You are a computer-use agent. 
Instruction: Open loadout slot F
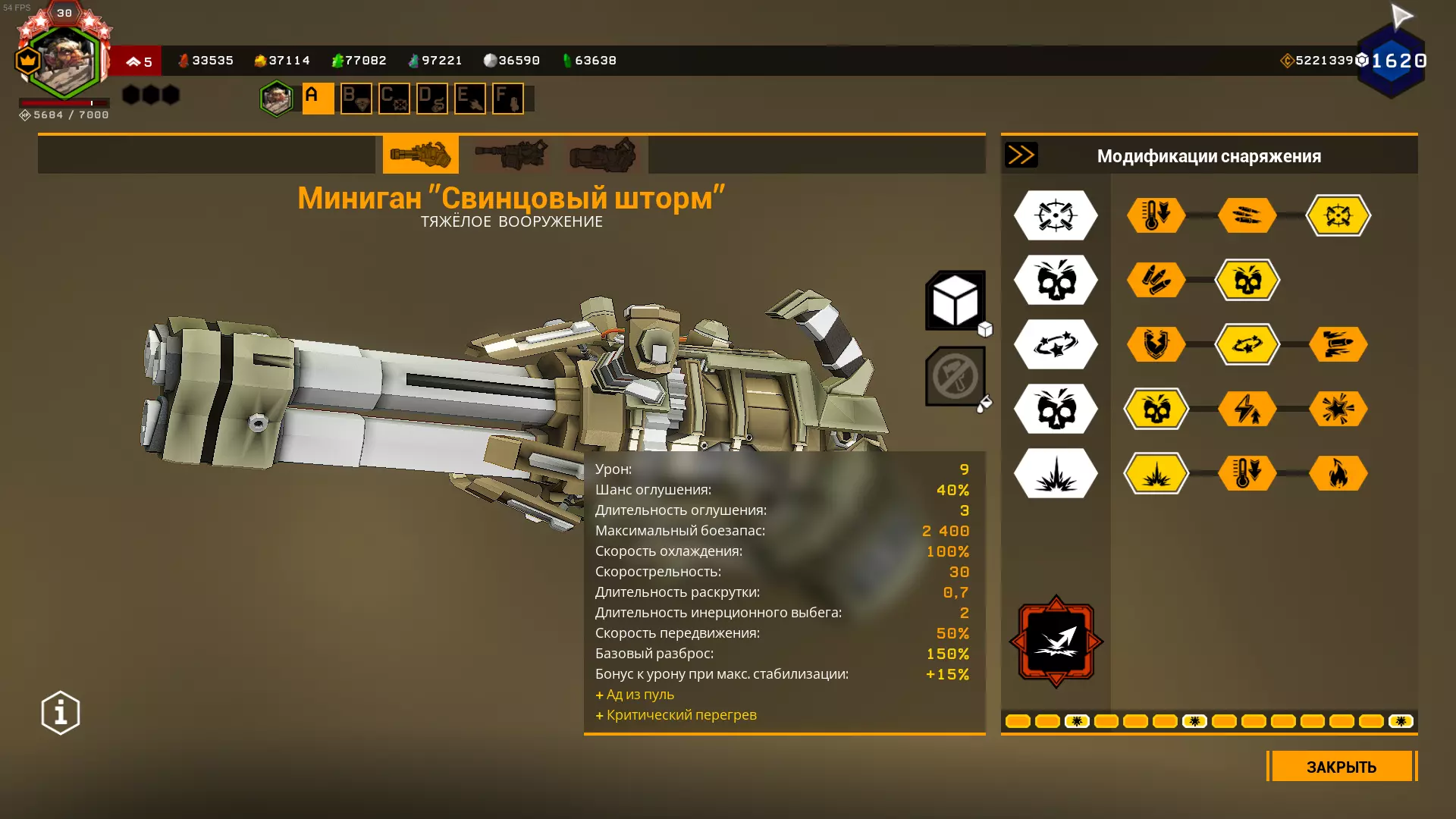(x=507, y=99)
